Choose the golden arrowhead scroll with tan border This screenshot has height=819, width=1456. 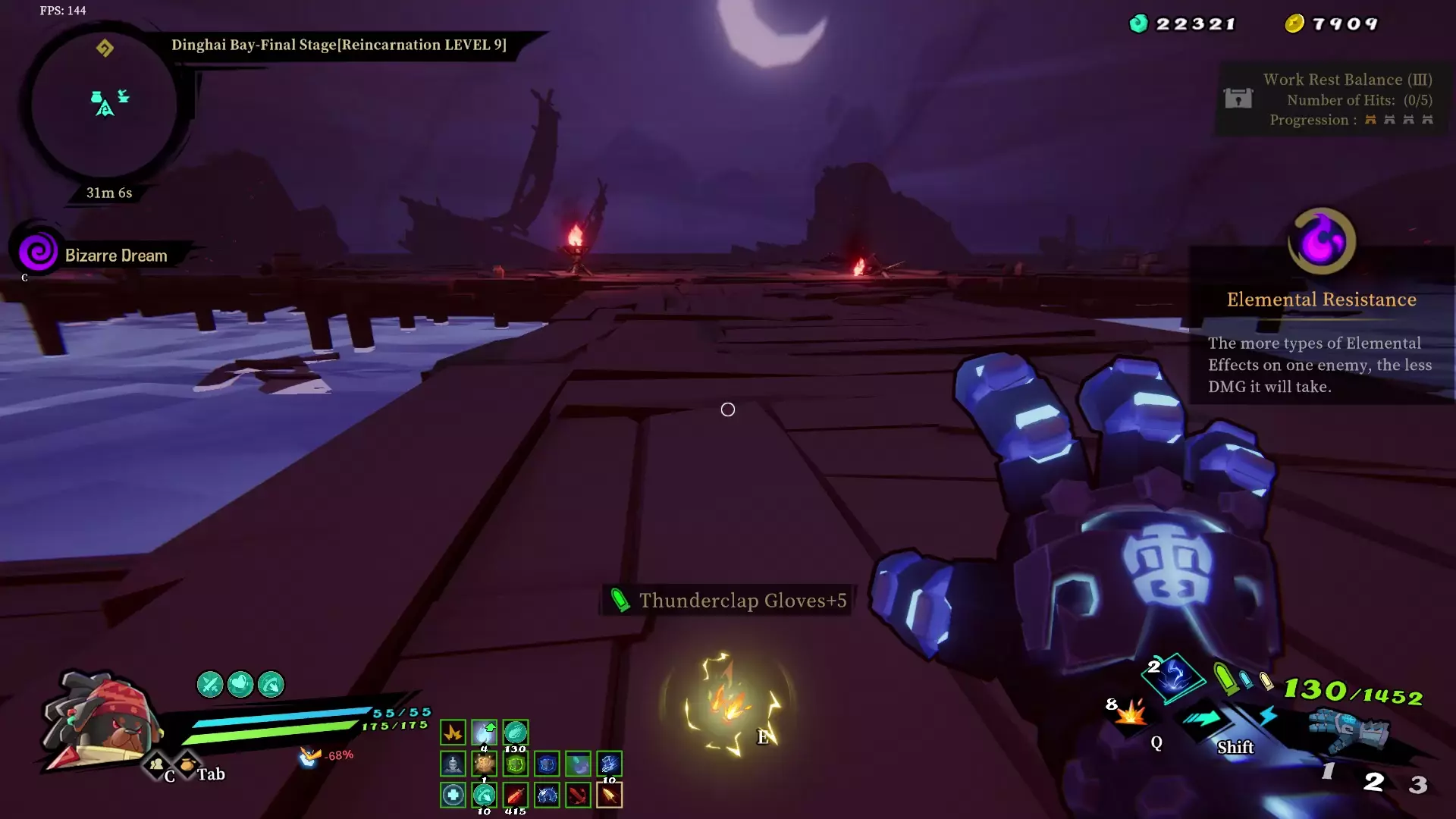[609, 795]
